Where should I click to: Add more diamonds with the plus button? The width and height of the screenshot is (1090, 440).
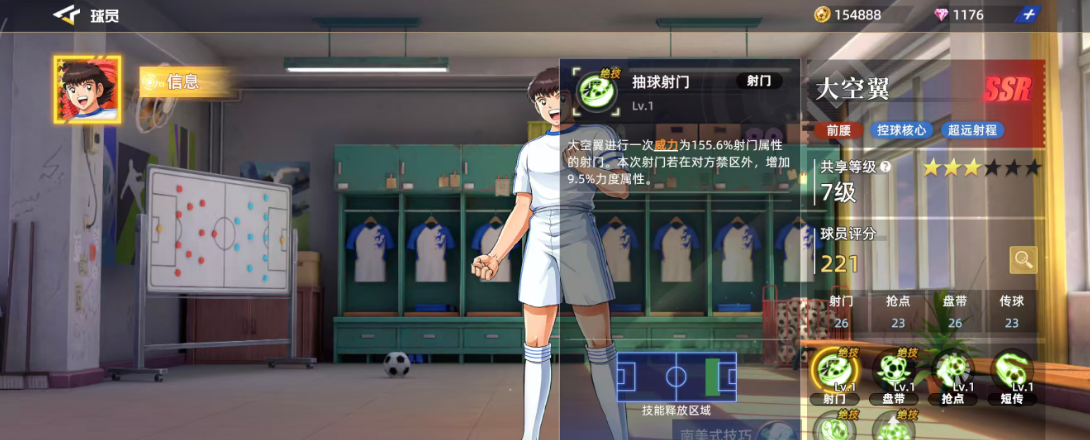tap(1029, 14)
